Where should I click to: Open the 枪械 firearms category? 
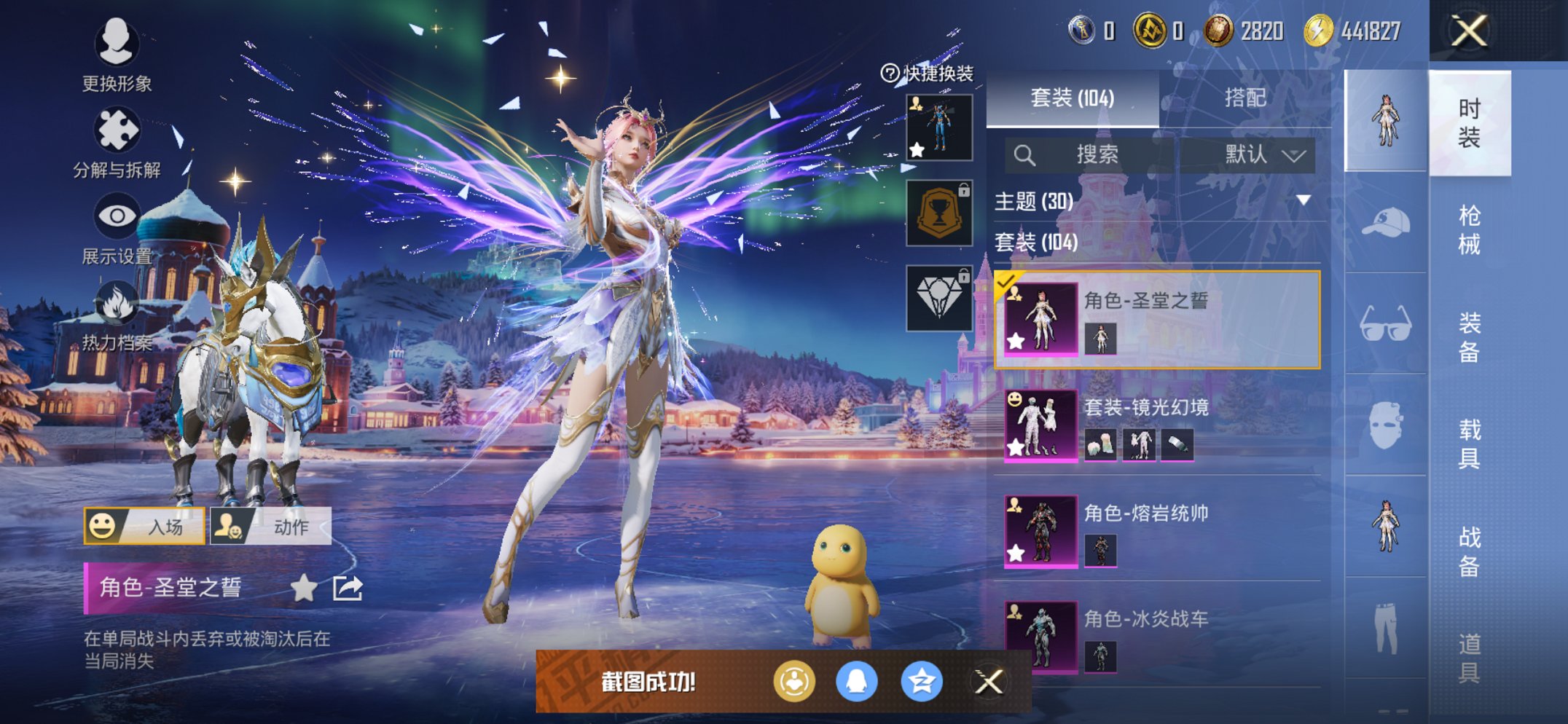(x=1469, y=229)
